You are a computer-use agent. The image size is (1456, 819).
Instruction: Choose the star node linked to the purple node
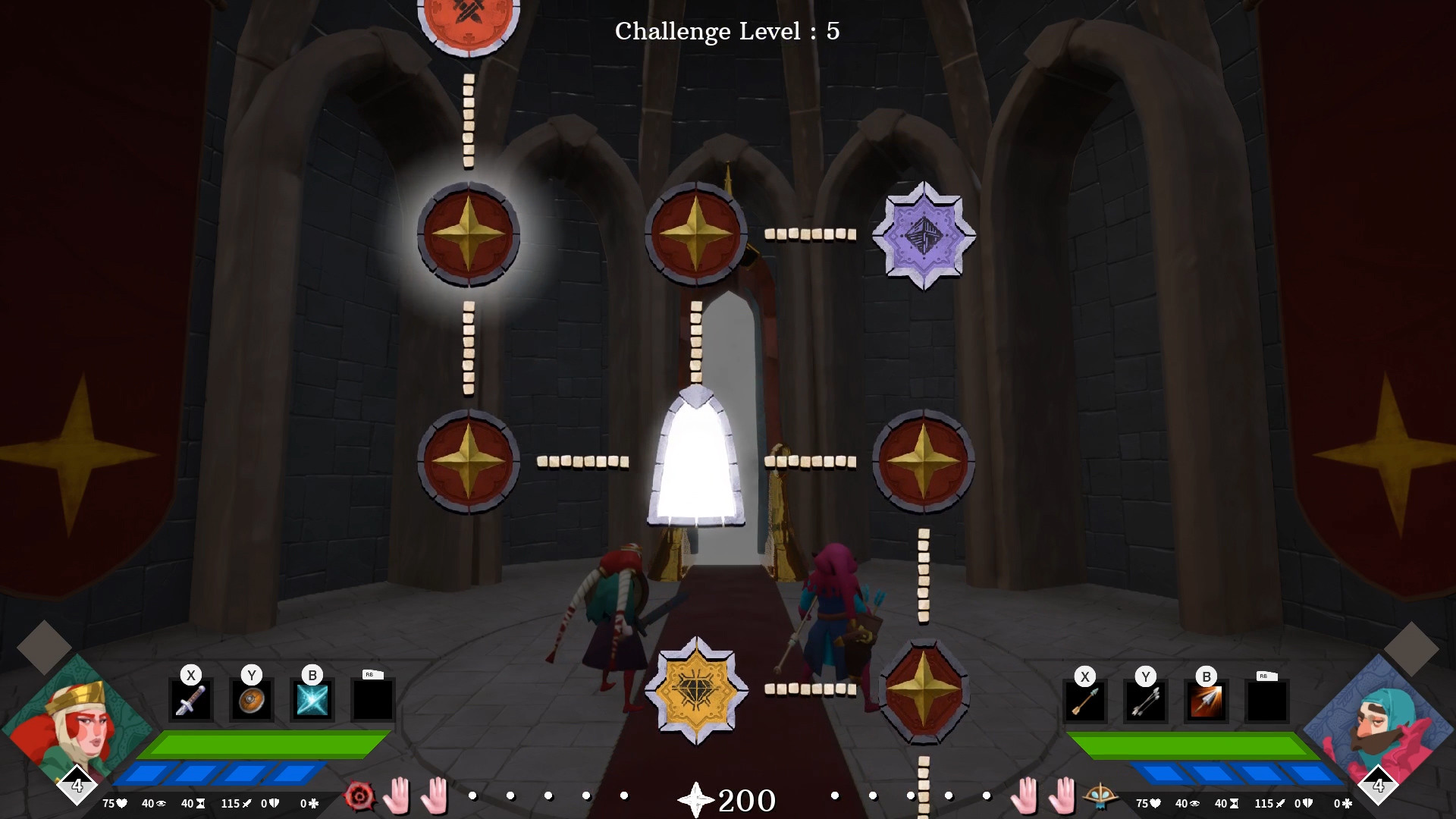click(x=696, y=234)
